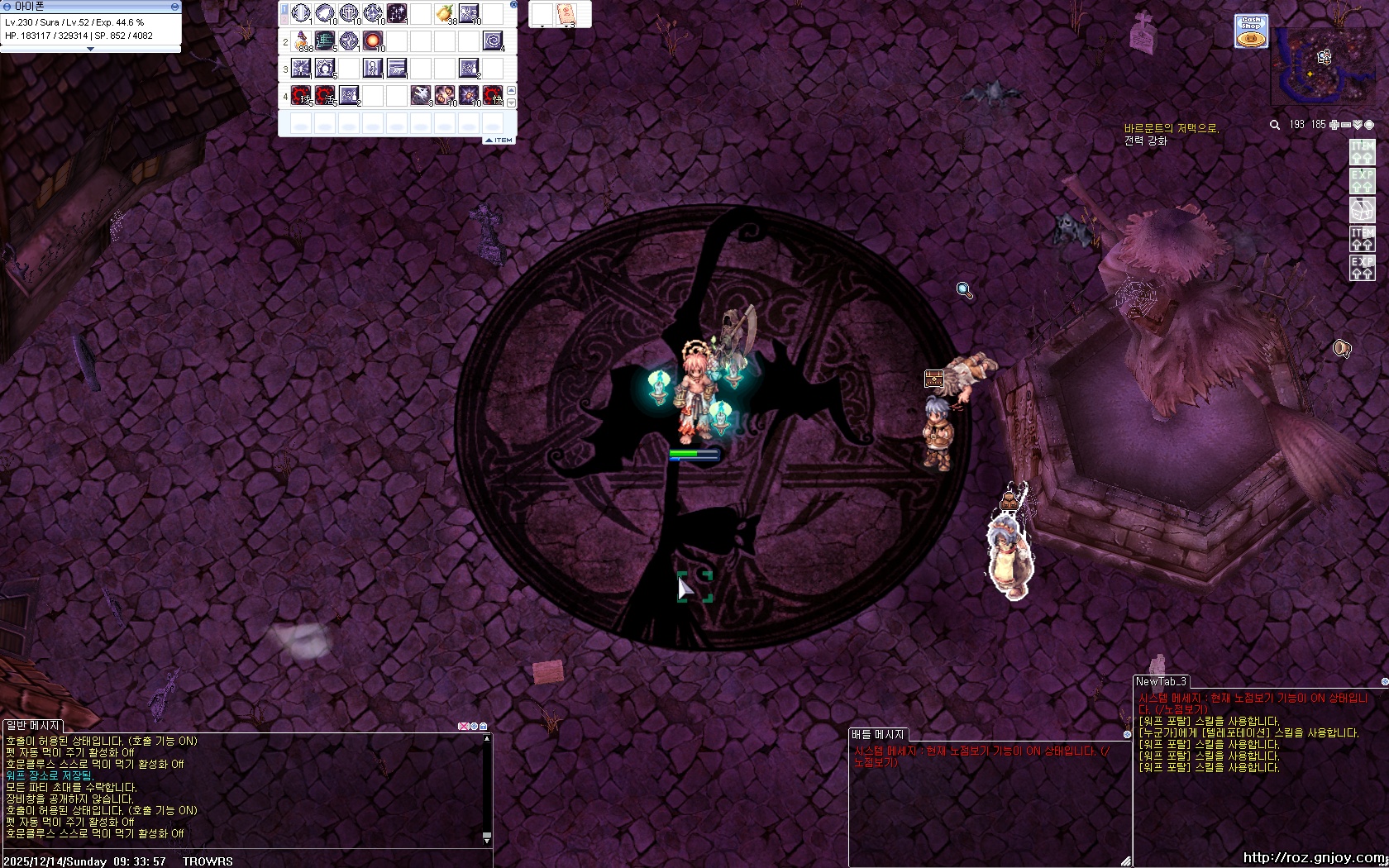Use the potion flask with 898 count
1389x868 pixels.
coord(302,41)
